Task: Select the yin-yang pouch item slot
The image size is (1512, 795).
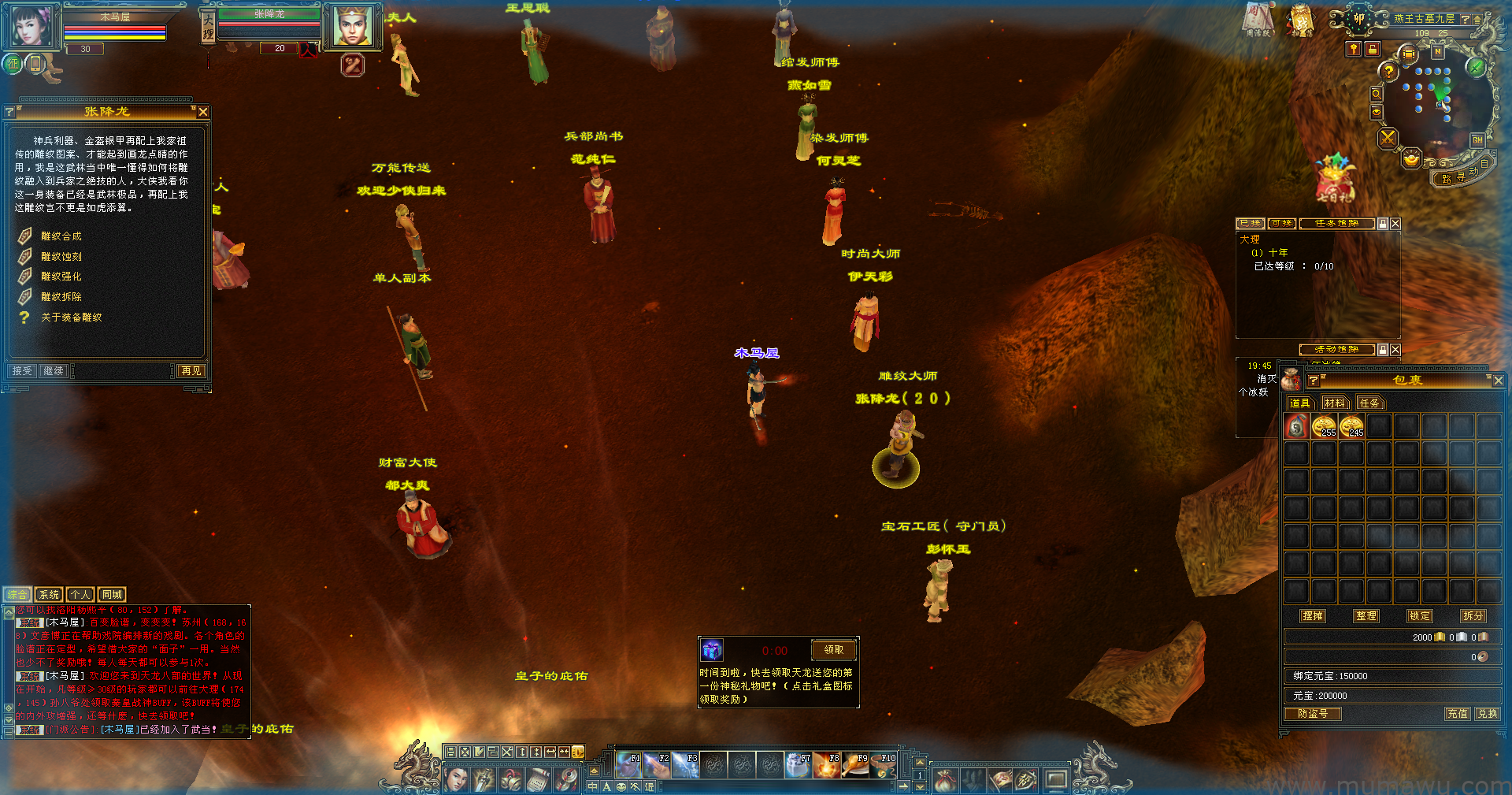Action: (1296, 427)
